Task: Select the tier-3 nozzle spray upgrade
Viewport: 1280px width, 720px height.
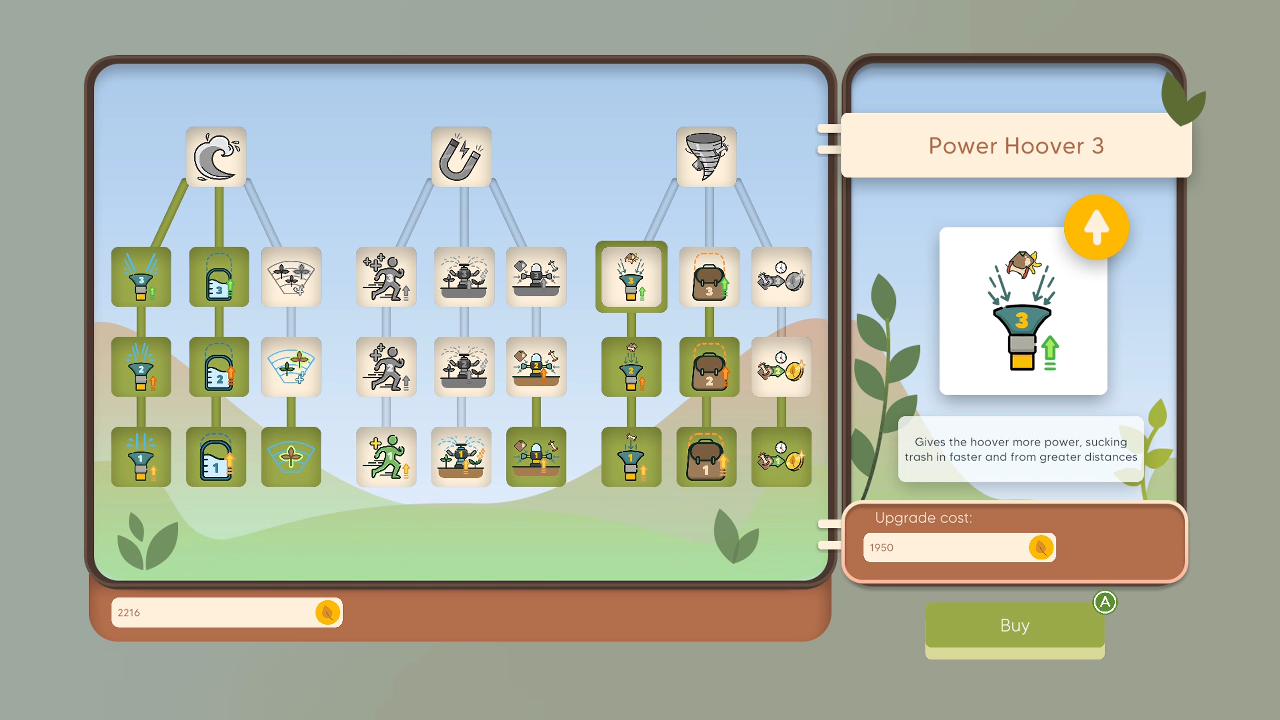Action: [x=141, y=277]
